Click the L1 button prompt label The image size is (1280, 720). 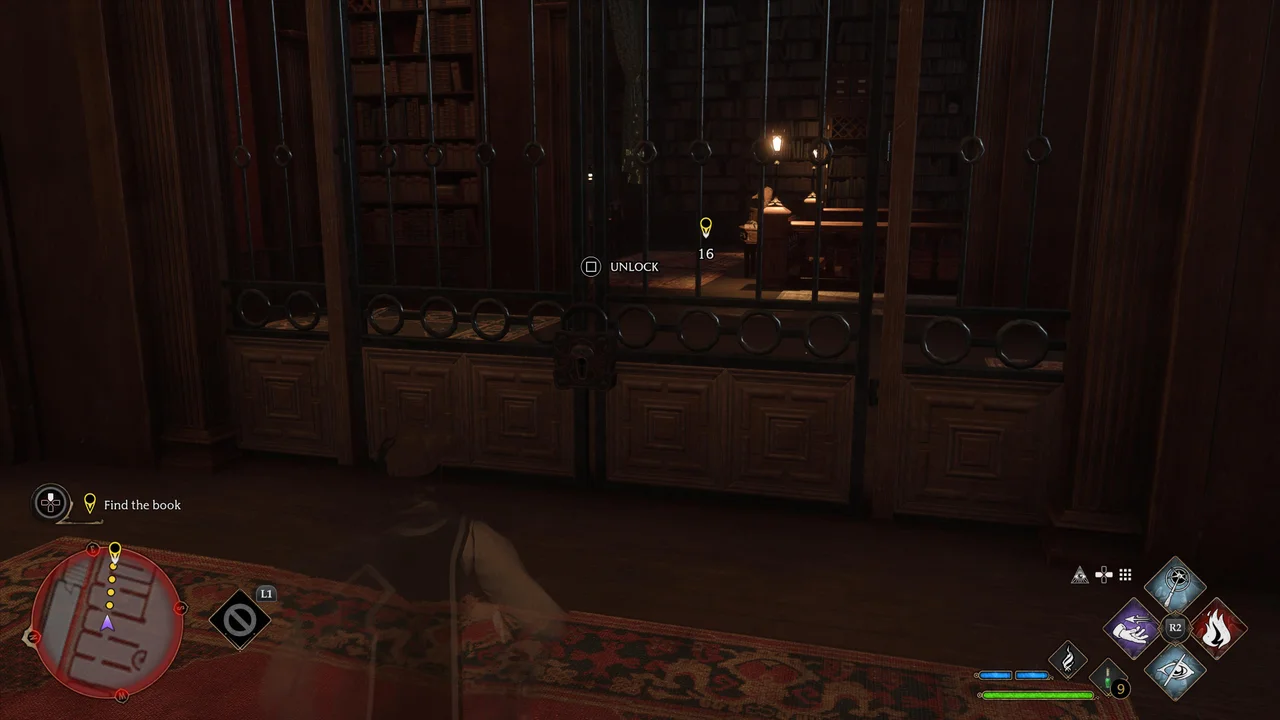(266, 593)
